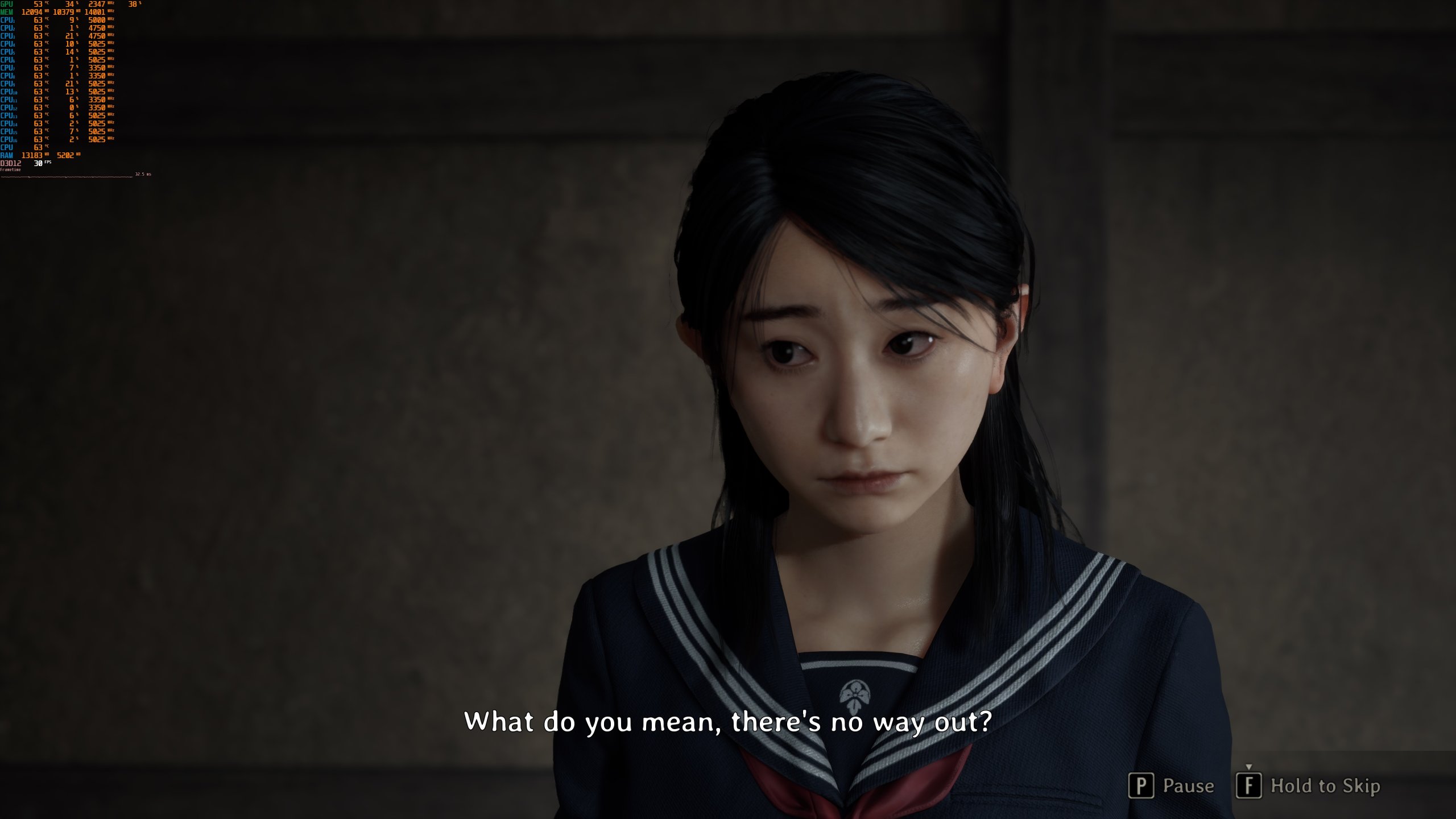The image size is (1456, 819).
Task: Click the Pause label in the bottom right
Action: [x=1189, y=785]
